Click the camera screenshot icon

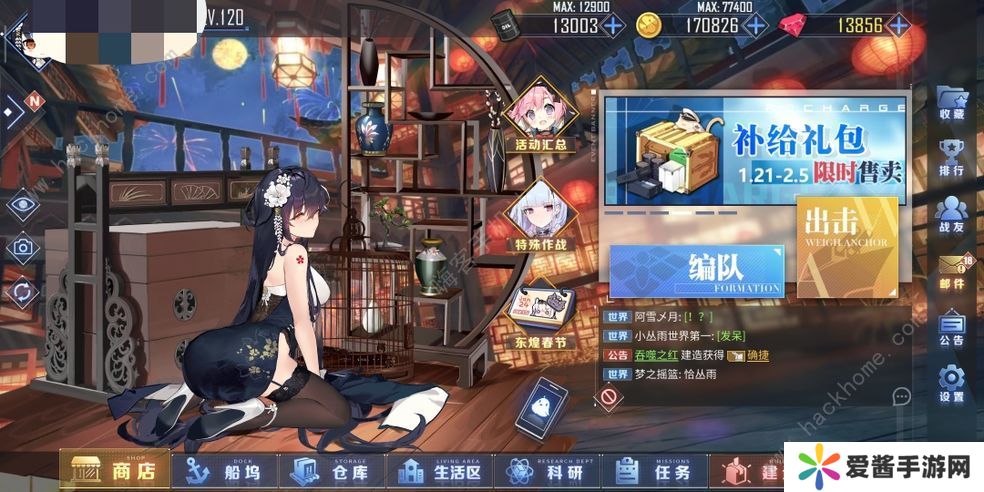coord(22,248)
